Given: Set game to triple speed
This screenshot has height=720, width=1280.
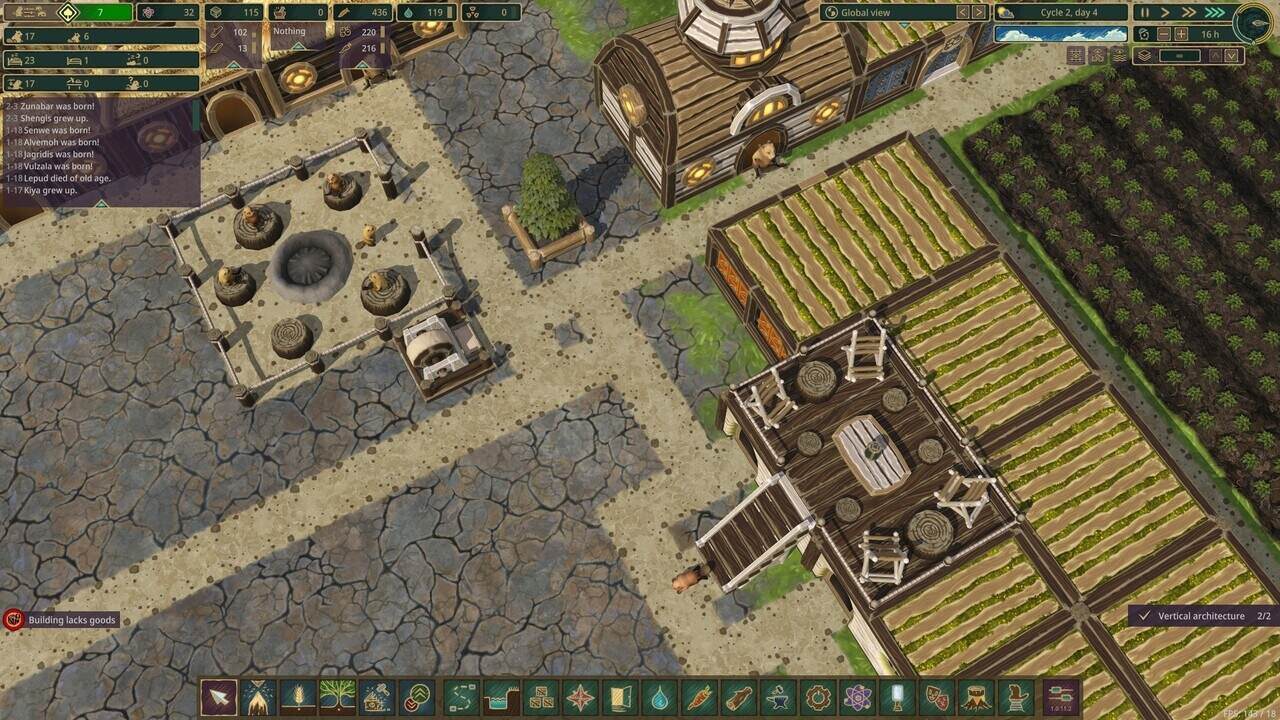Looking at the screenshot, I should (1215, 12).
